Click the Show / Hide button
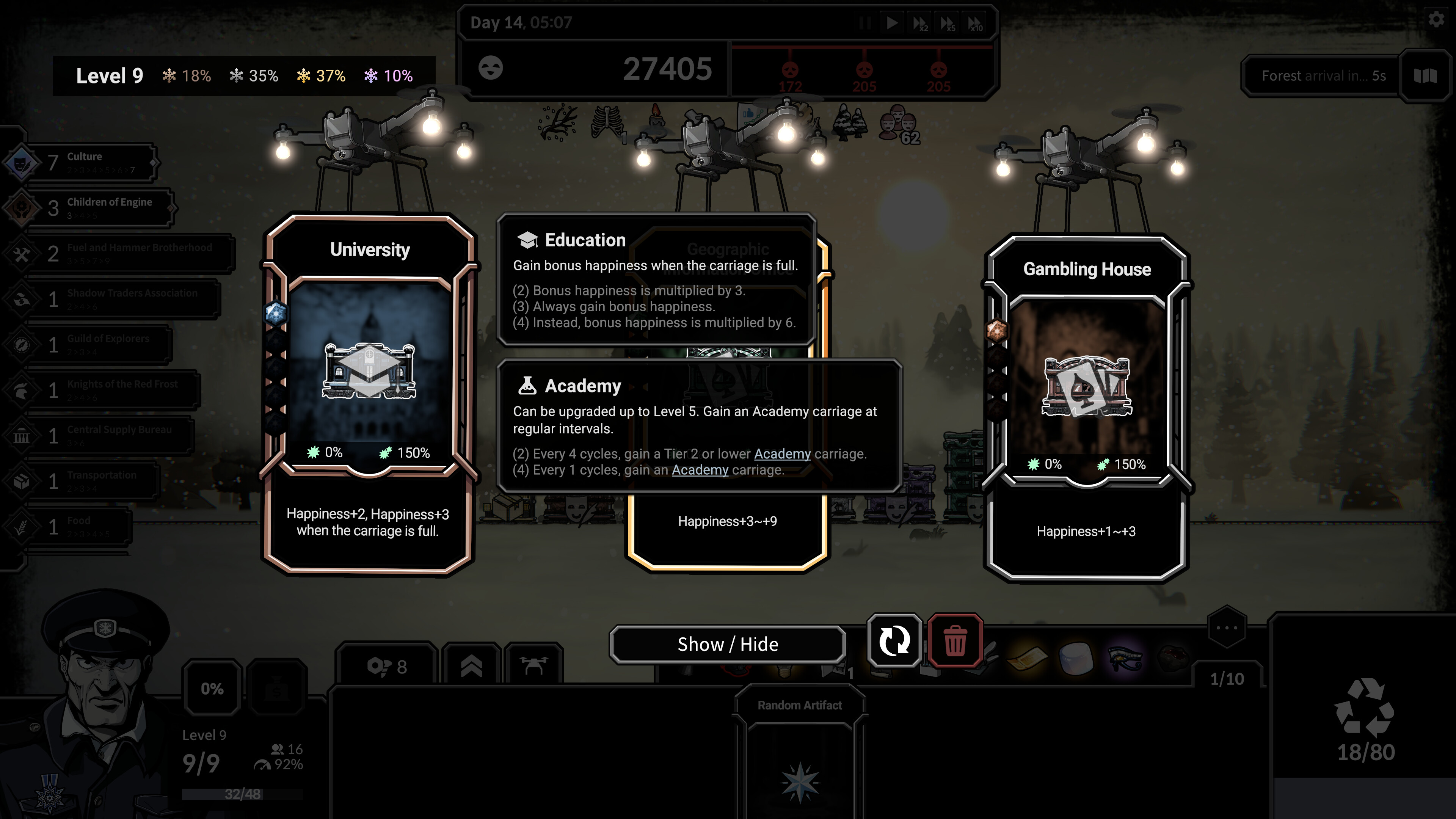1456x819 pixels. tap(728, 644)
